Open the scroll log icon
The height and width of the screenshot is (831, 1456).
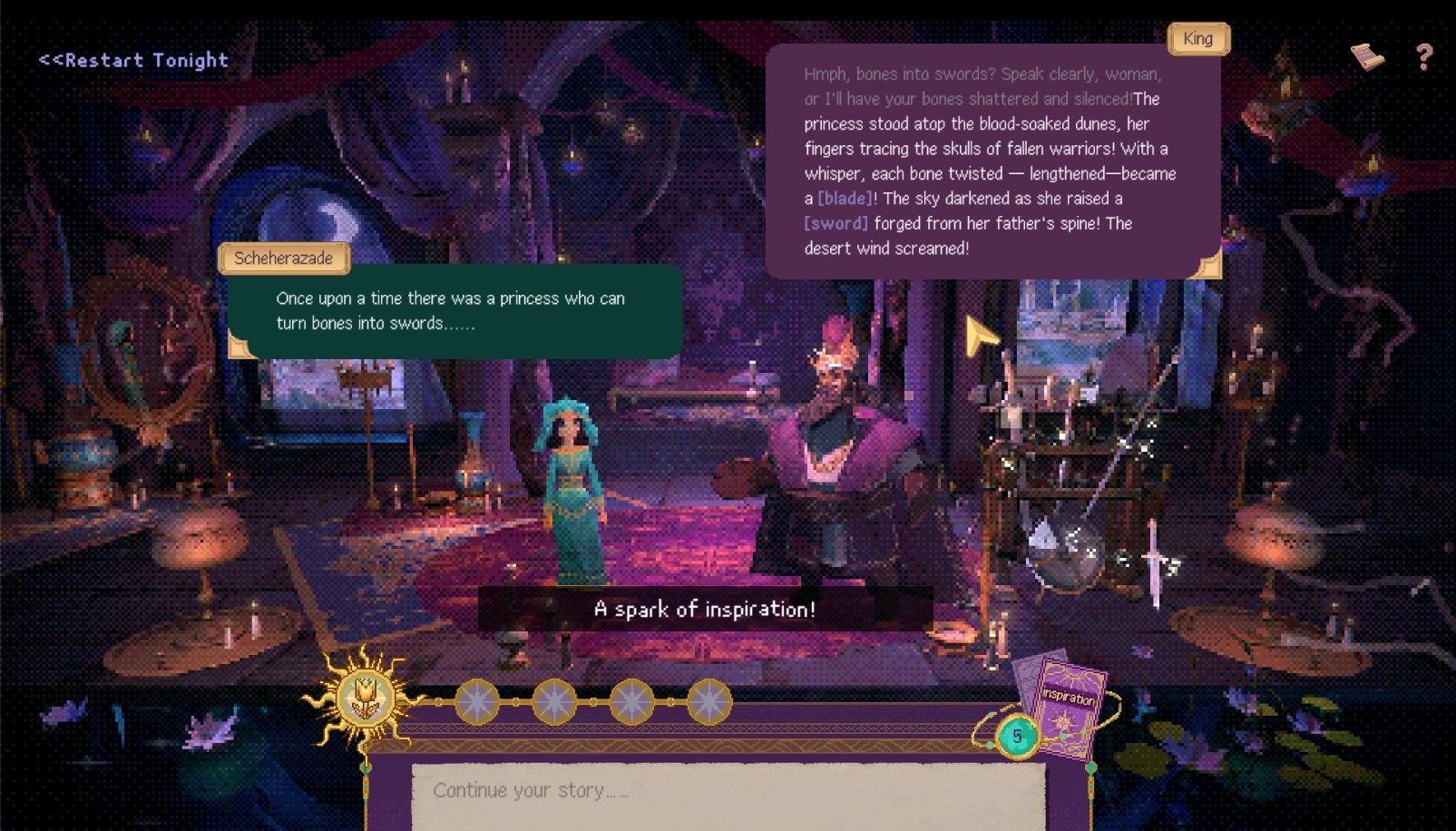pos(1367,57)
